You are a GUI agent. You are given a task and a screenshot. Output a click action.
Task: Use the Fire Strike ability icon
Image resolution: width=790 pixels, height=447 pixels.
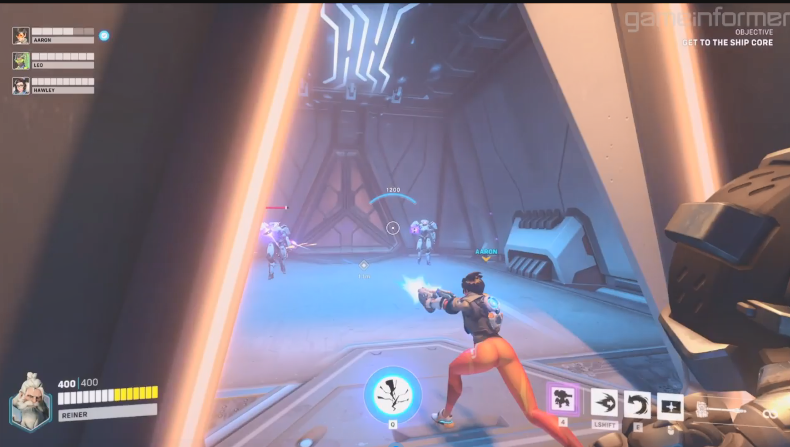click(x=637, y=405)
